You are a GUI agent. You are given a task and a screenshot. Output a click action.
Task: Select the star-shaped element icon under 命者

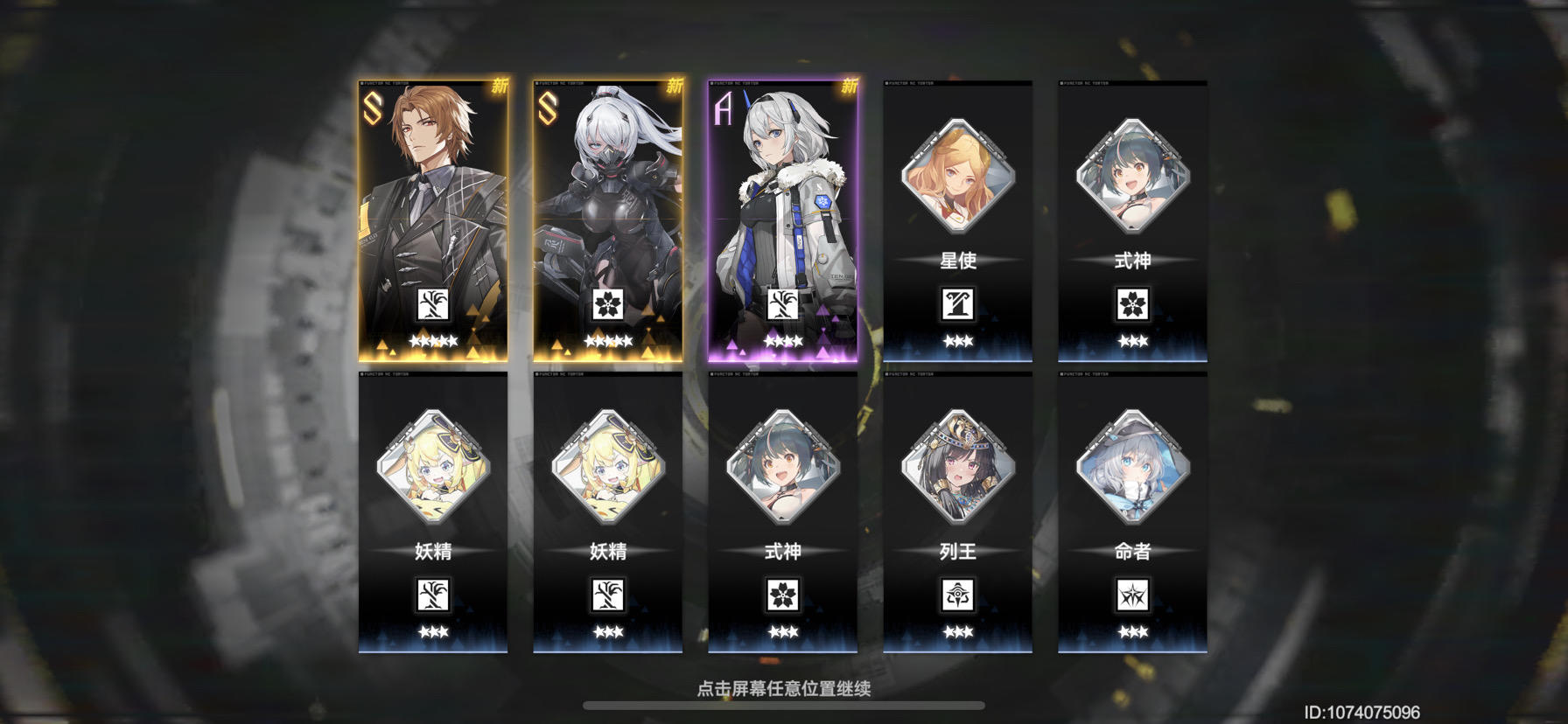[1132, 596]
